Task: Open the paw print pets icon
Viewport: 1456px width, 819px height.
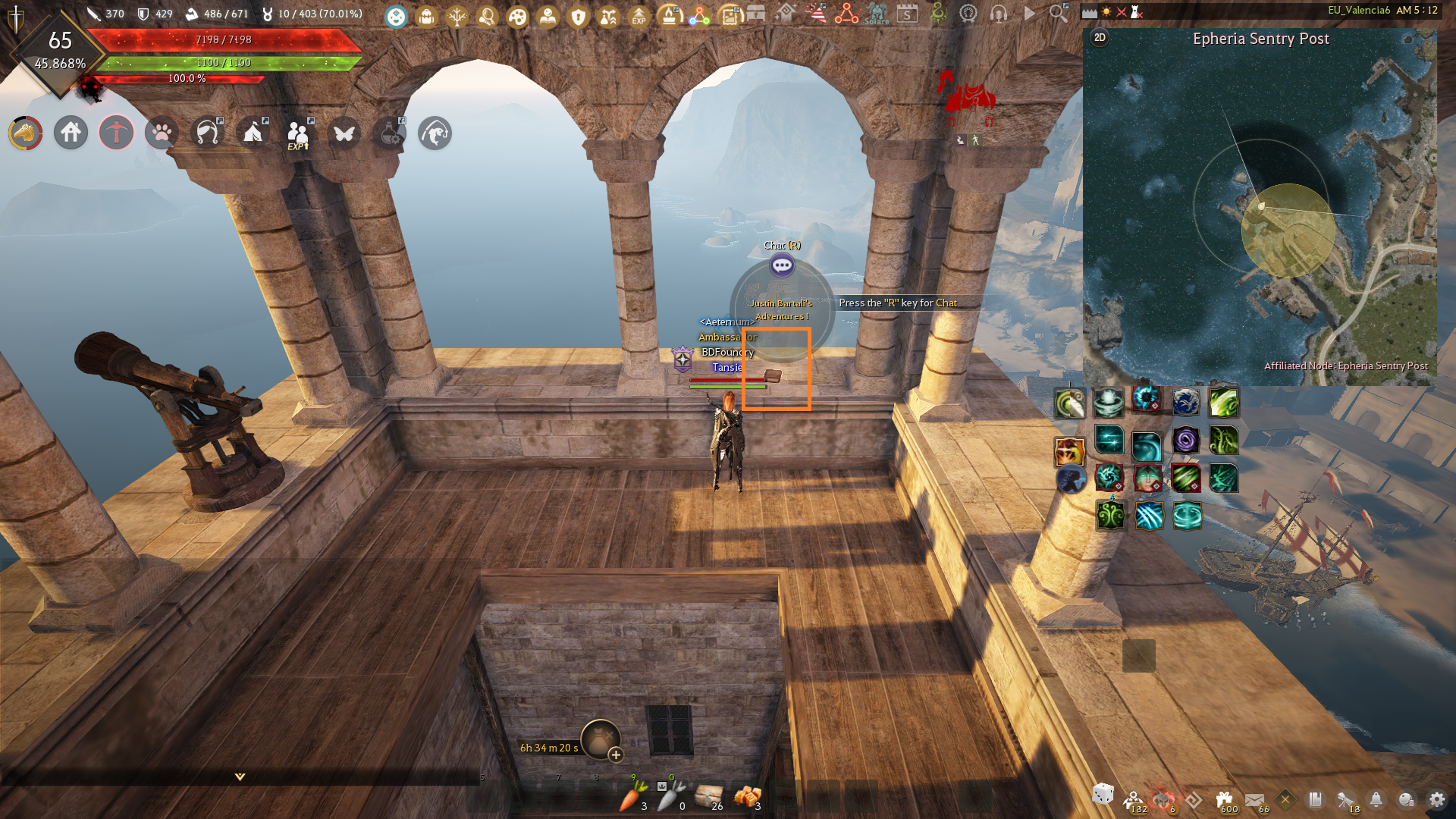Action: 162,133
